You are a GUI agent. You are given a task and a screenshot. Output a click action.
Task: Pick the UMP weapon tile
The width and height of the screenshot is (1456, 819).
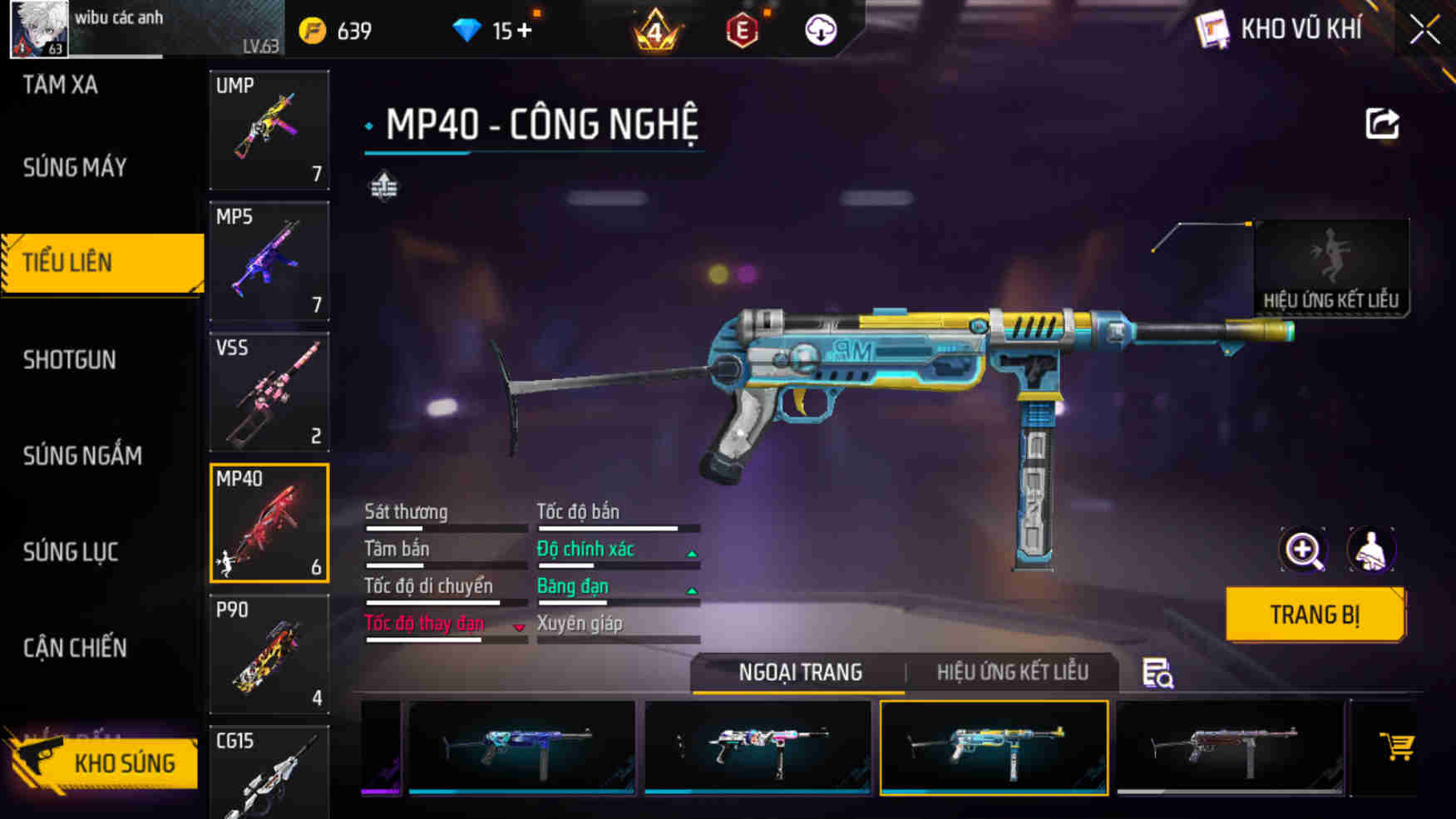[269, 130]
